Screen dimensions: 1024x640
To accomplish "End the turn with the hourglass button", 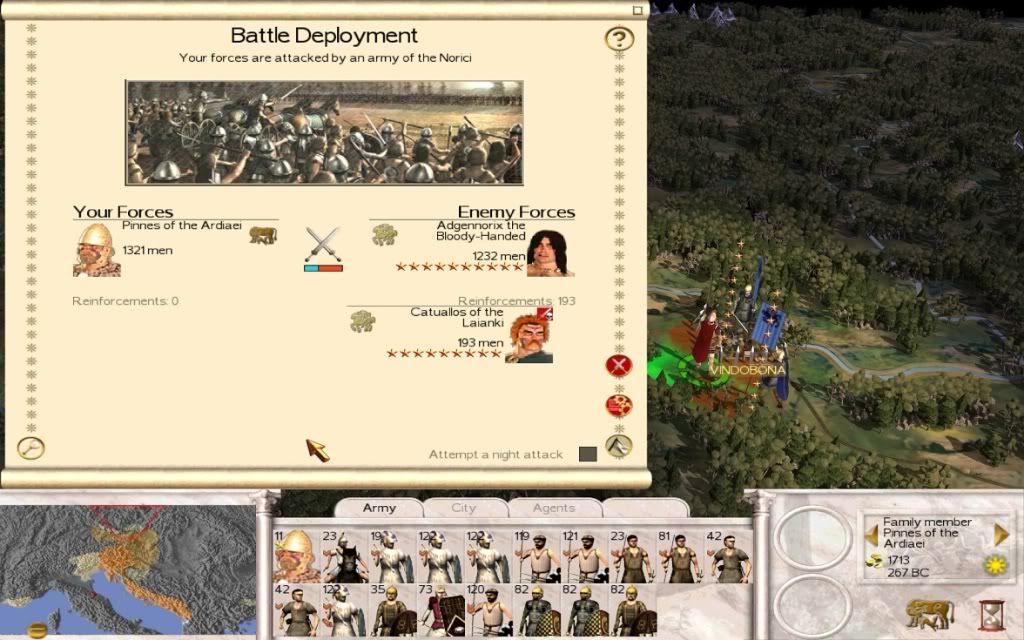I will pyautogui.click(x=991, y=614).
